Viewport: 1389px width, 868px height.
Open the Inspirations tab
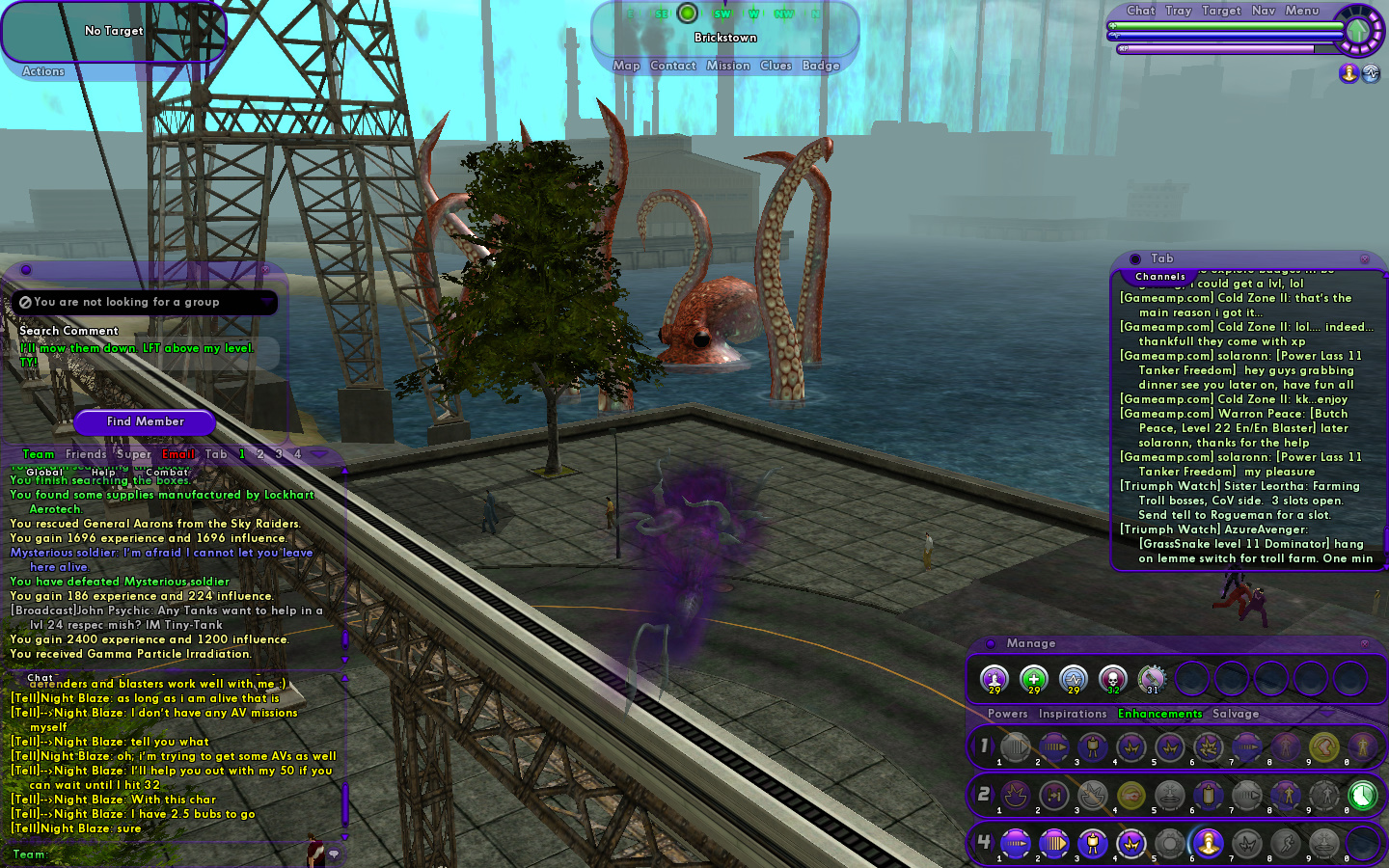(x=1072, y=714)
